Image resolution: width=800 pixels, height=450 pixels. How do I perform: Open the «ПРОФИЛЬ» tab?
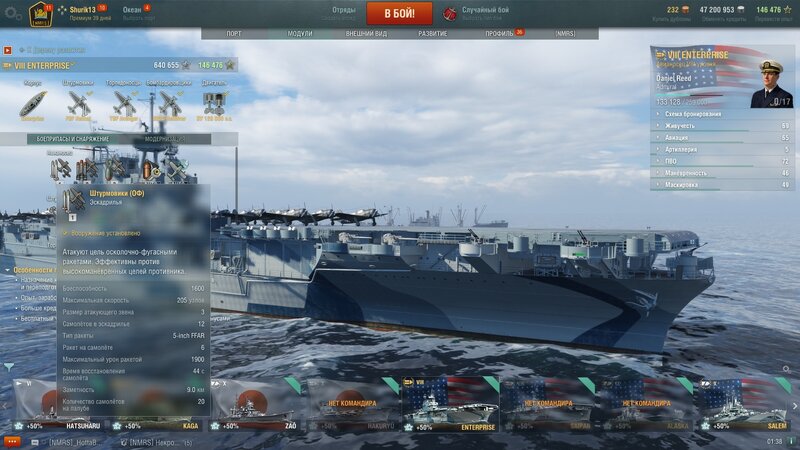pos(499,33)
